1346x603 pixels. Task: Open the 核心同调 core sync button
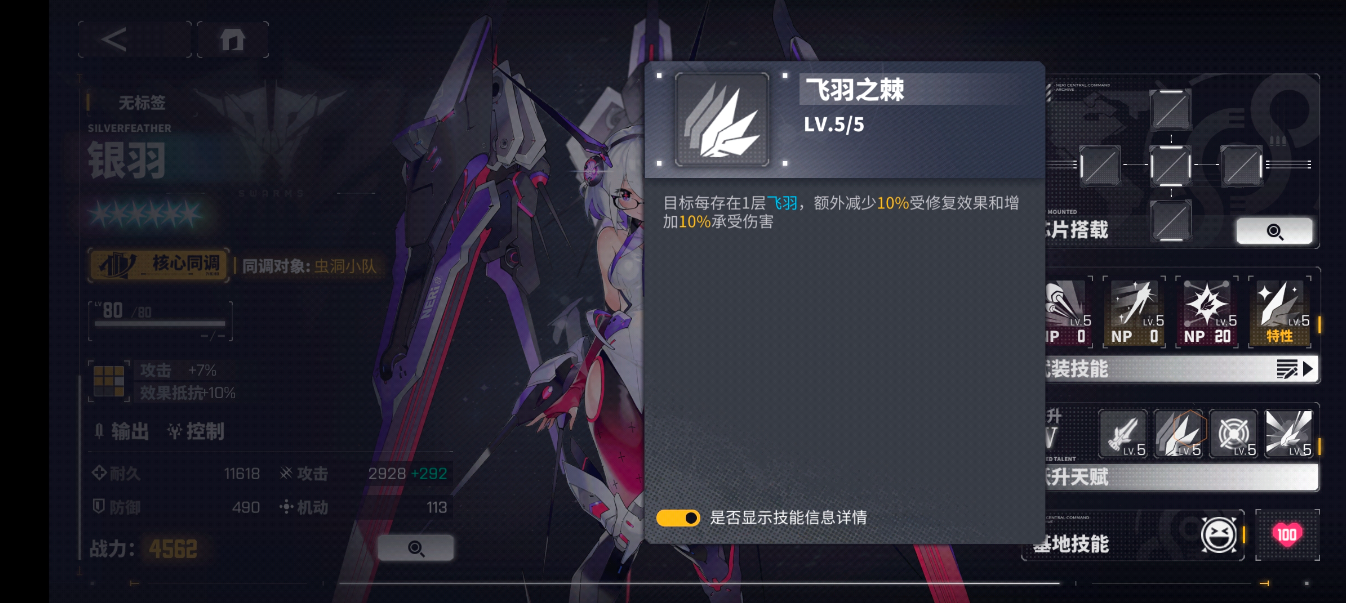[x=159, y=265]
